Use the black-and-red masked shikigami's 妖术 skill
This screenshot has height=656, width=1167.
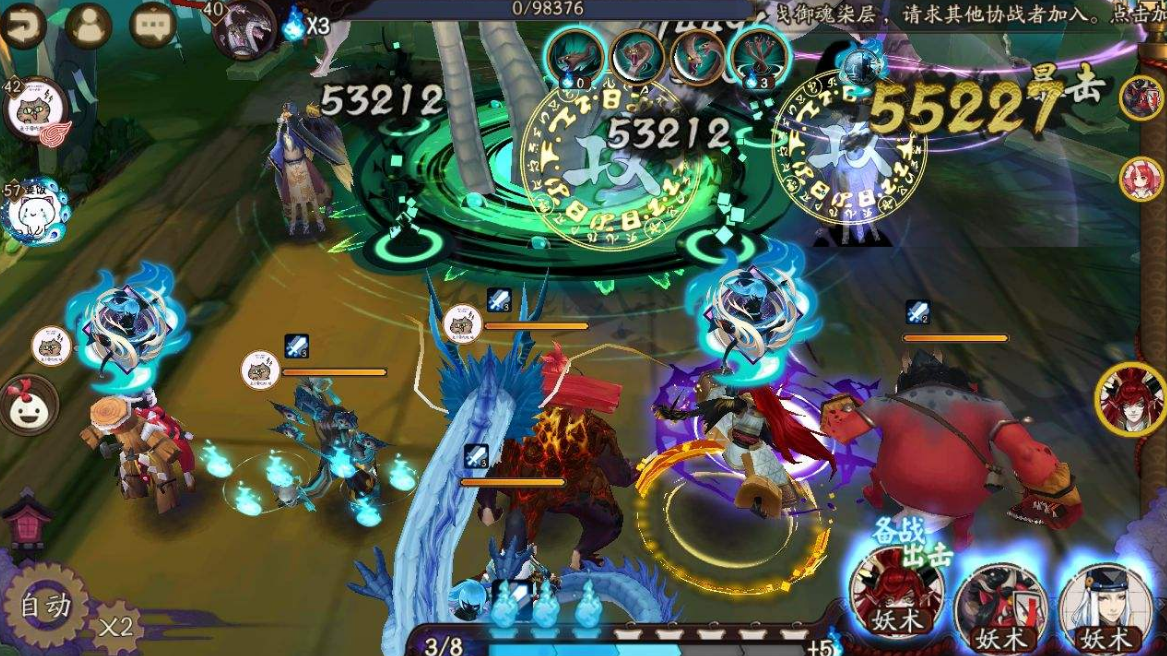pos(1000,604)
